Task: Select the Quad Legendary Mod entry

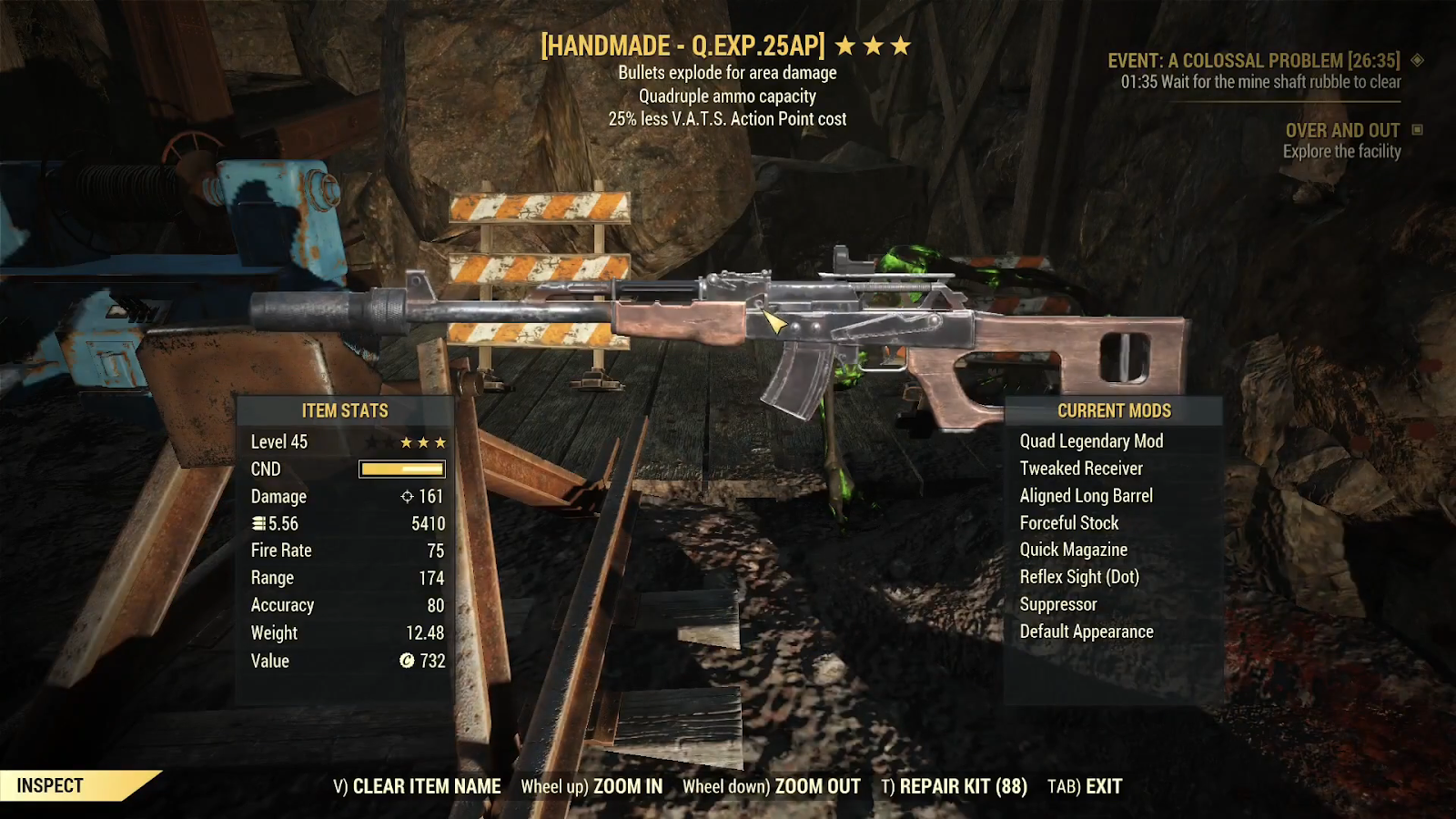Action: (1091, 441)
